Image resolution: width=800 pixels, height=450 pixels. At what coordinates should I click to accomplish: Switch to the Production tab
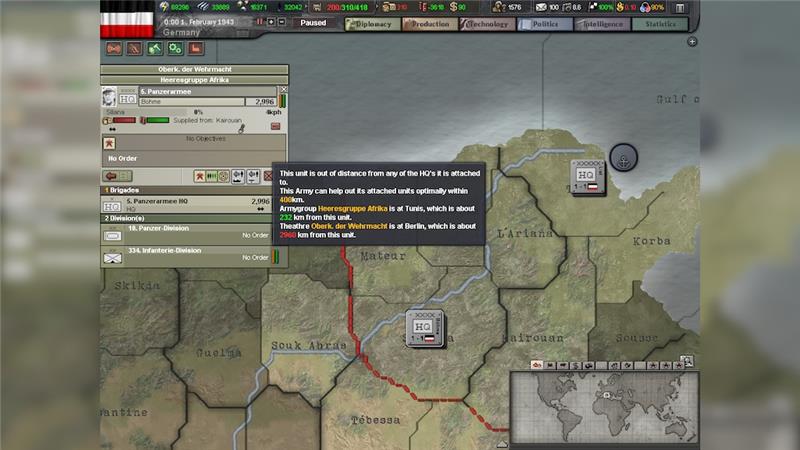pos(430,24)
